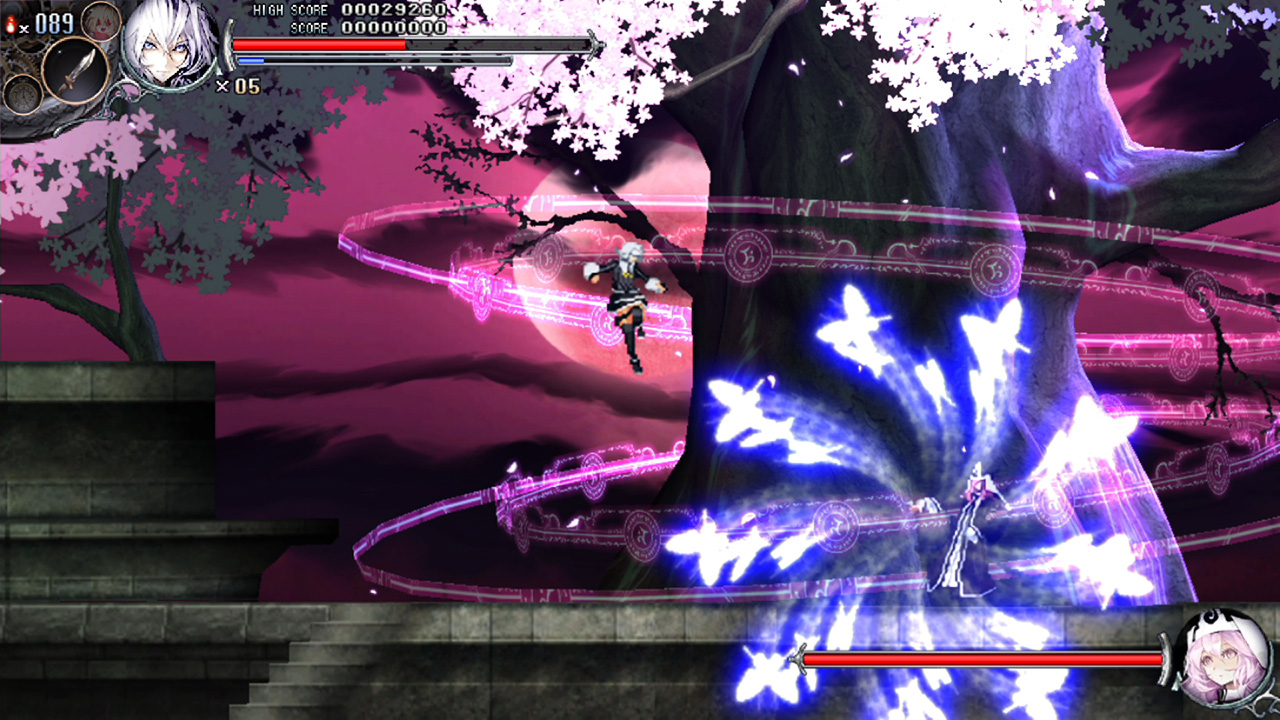The height and width of the screenshot is (720, 1280).
Task: Select the dagger sub-weapon icon
Action: coord(73,68)
